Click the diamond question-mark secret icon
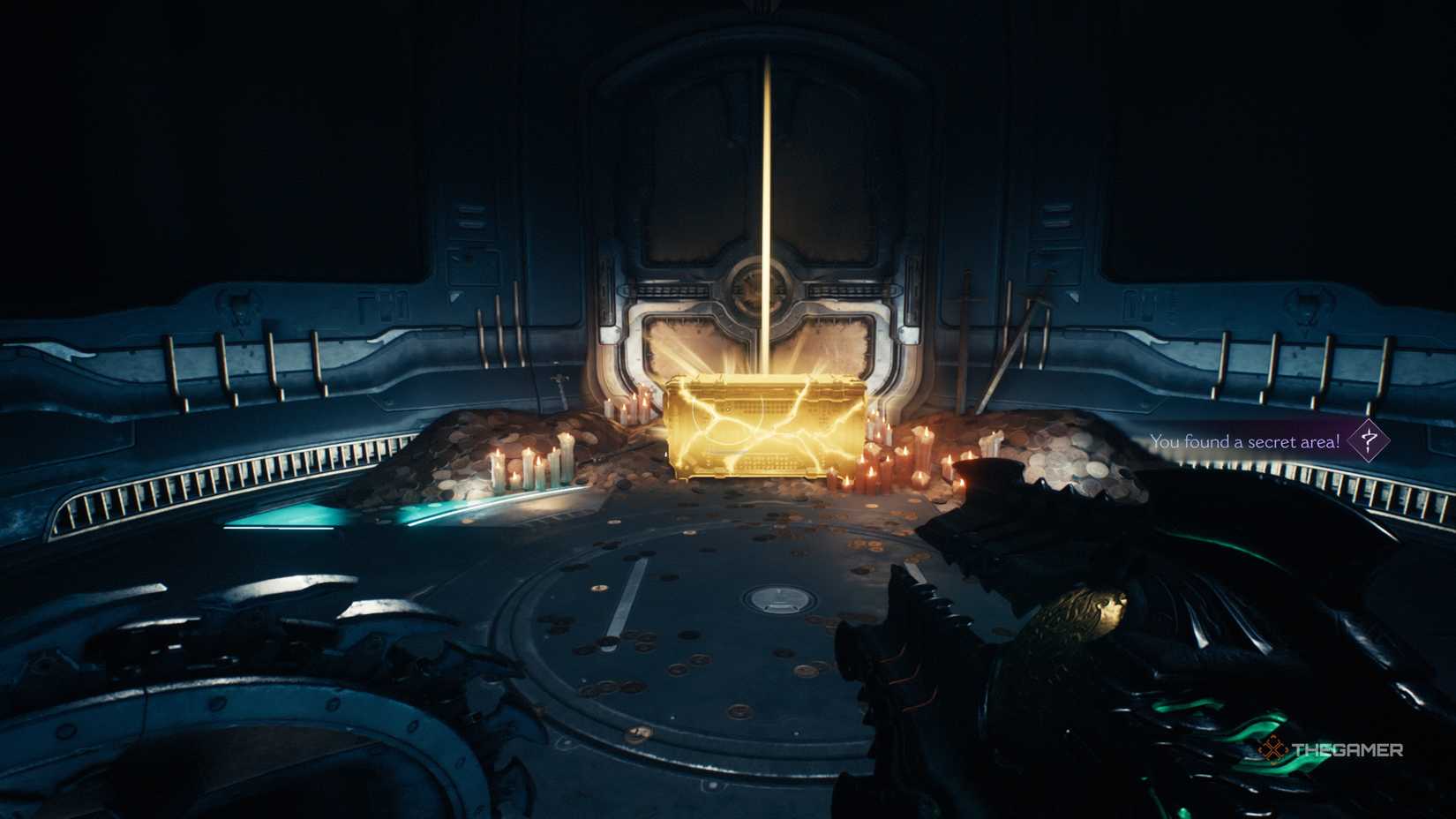The height and width of the screenshot is (819, 1456). (x=1369, y=441)
